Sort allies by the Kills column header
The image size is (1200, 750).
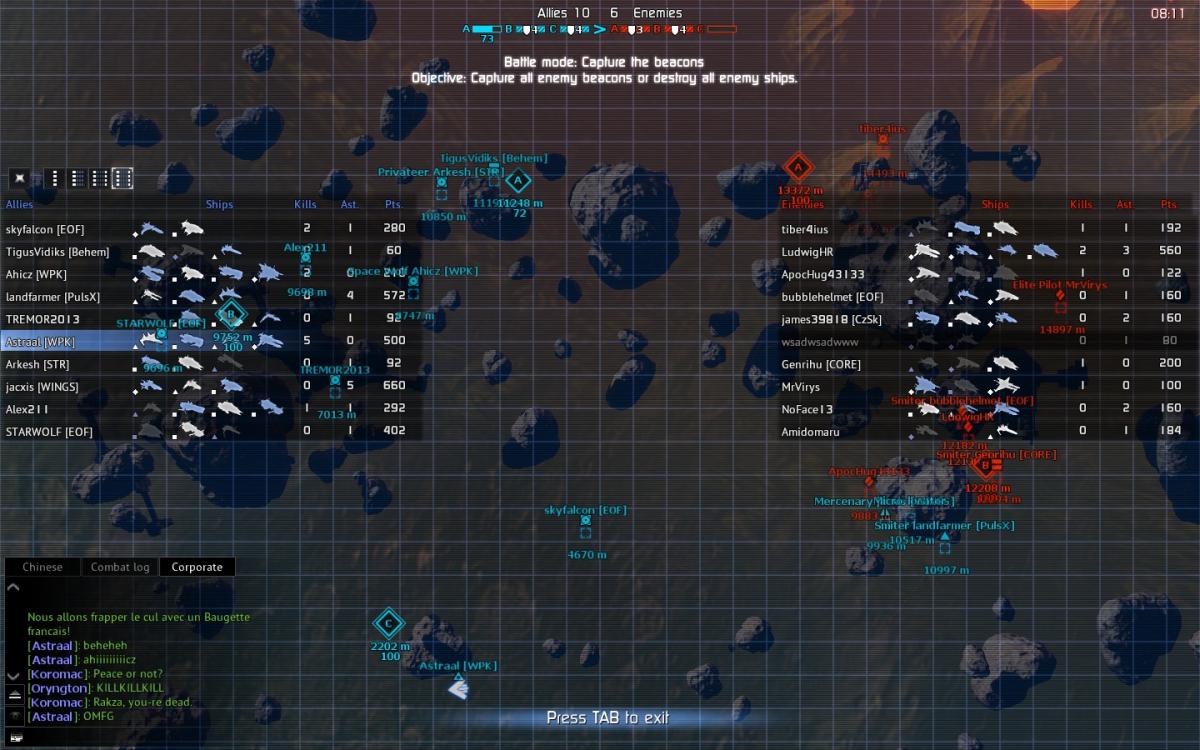pos(305,204)
